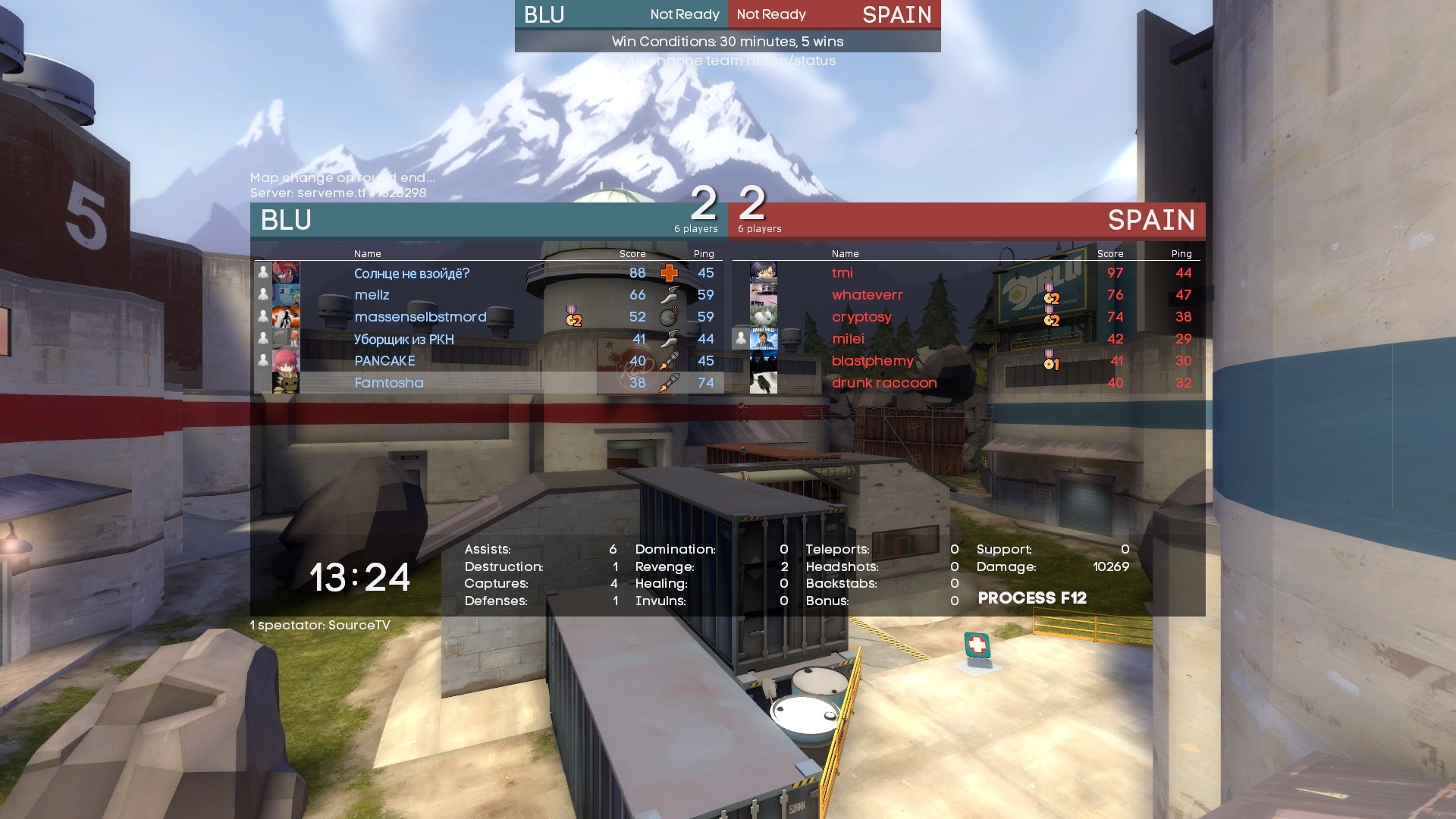Select tmi on the SPAIN team
This screenshot has height=819, width=1456.
(x=842, y=273)
